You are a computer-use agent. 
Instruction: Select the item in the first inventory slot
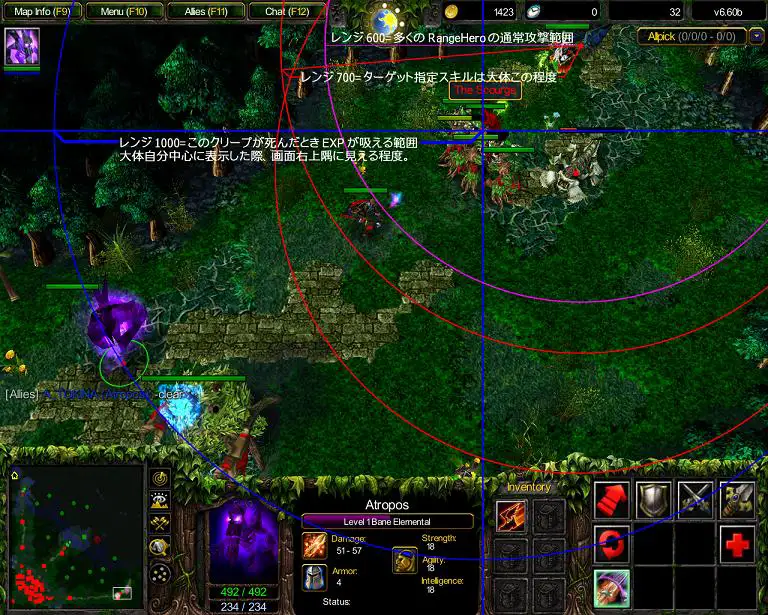coord(511,516)
